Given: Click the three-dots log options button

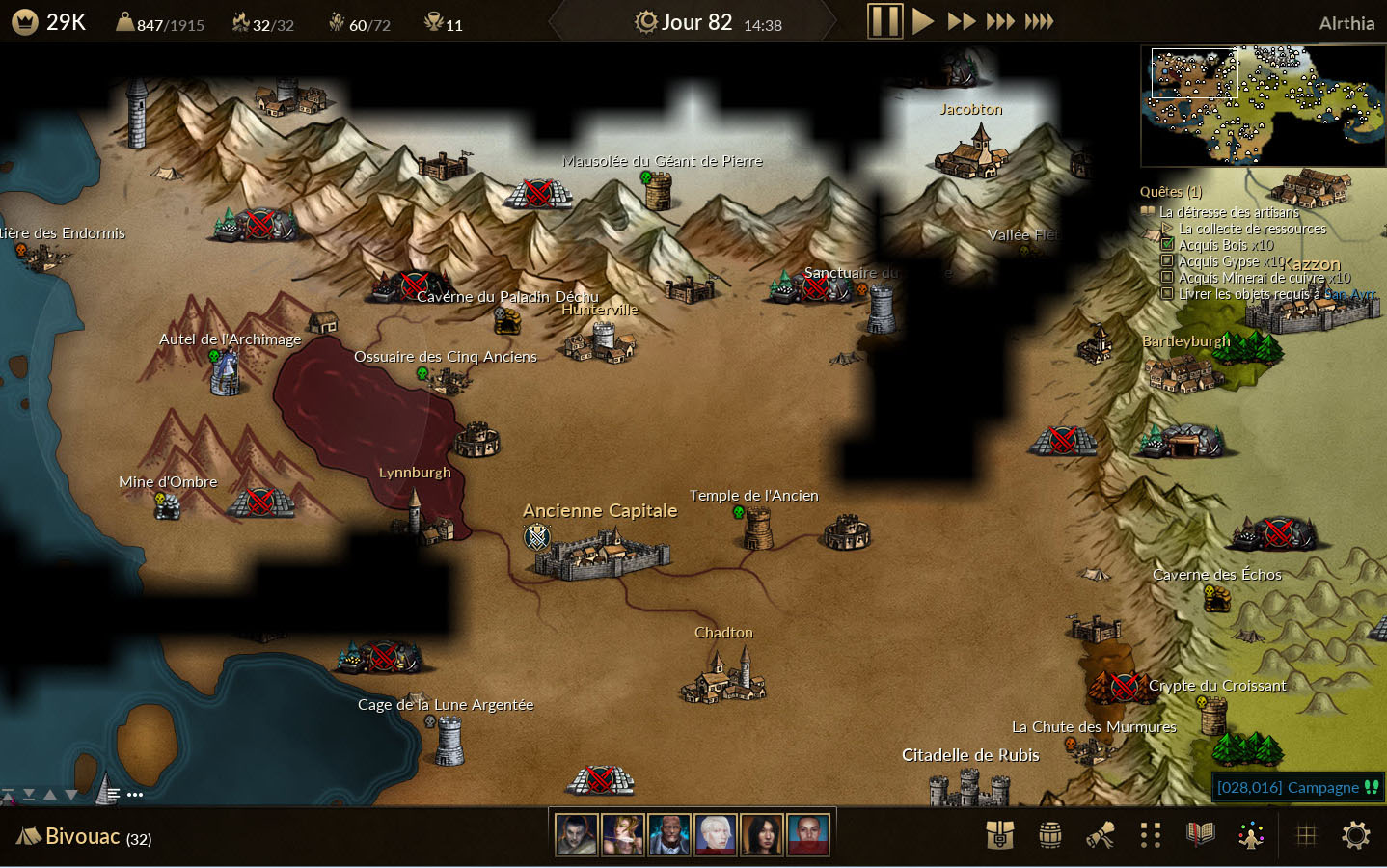Looking at the screenshot, I should pyautogui.click(x=135, y=795).
